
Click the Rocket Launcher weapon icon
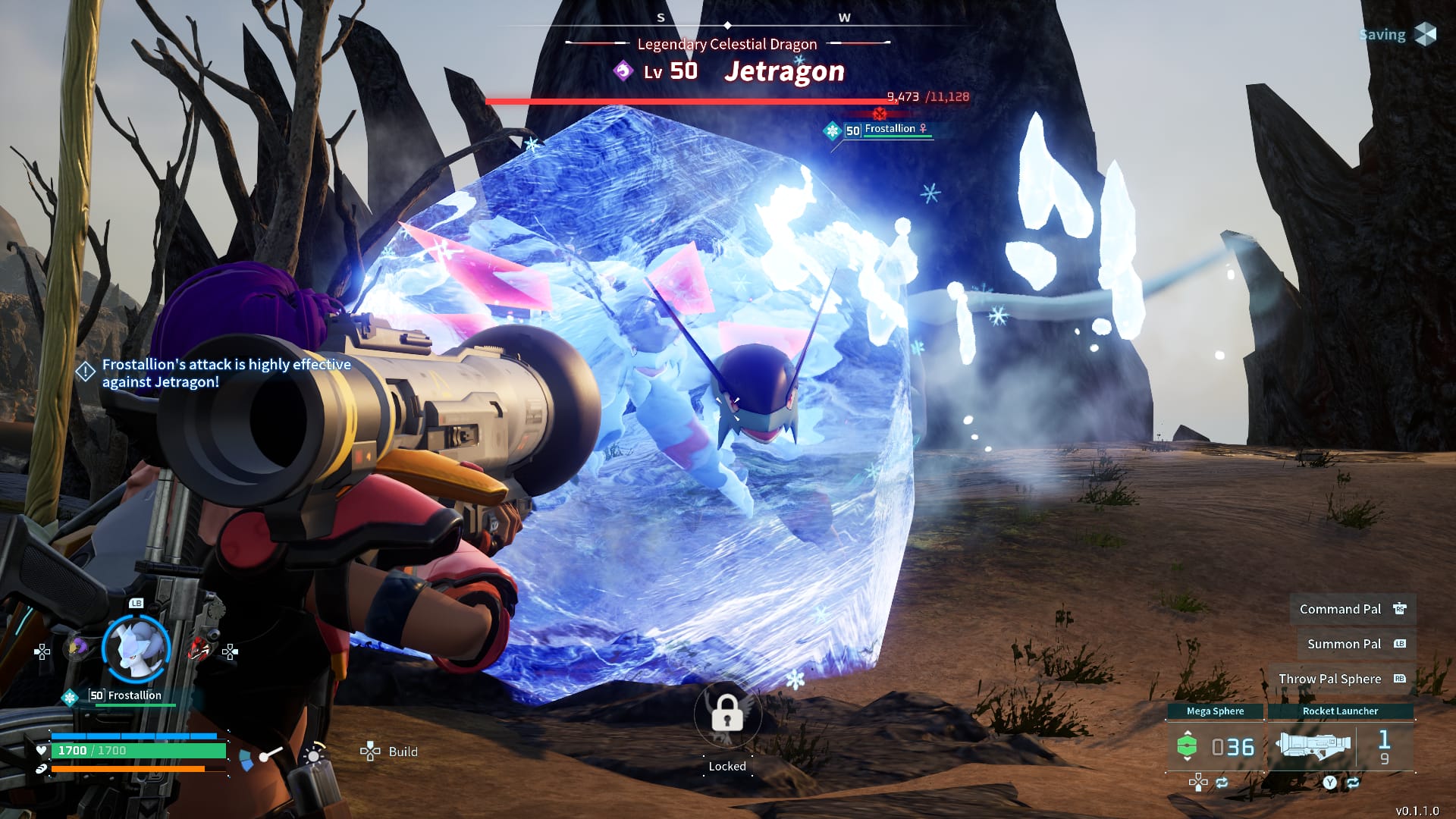1314,747
